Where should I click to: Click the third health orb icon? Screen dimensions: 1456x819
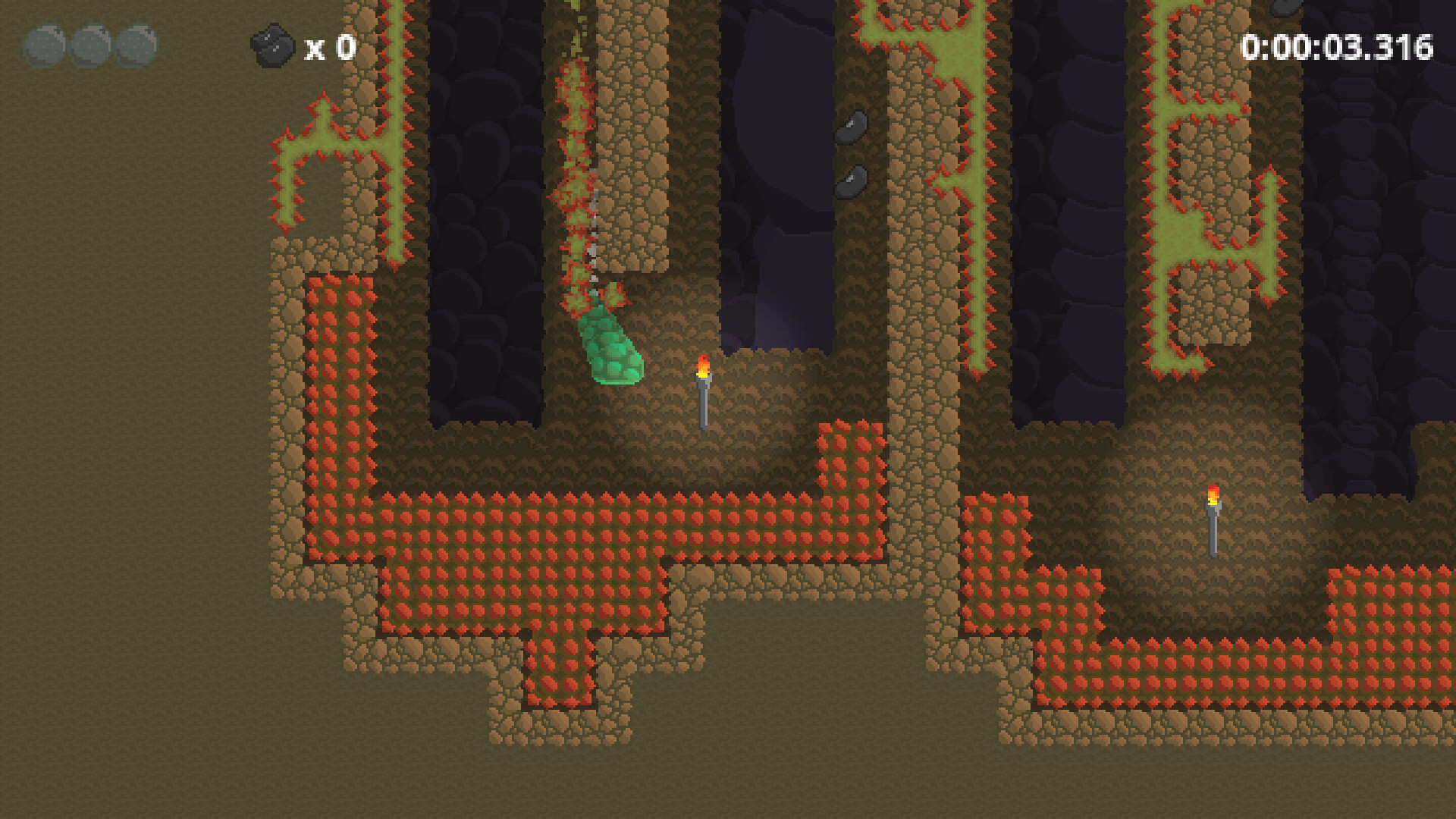(138, 45)
